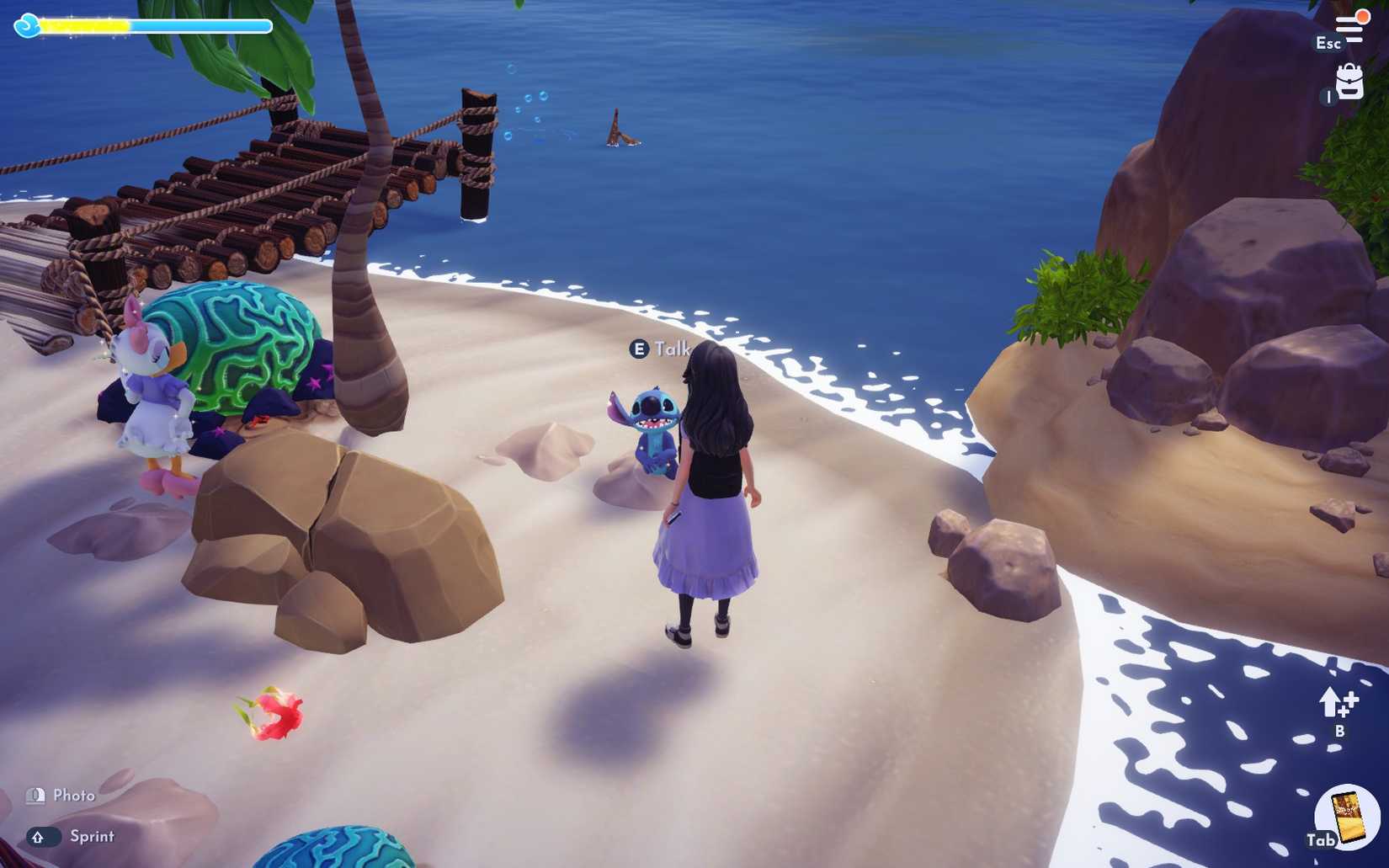
Task: Open the backpack inventory icon
Action: (1349, 83)
